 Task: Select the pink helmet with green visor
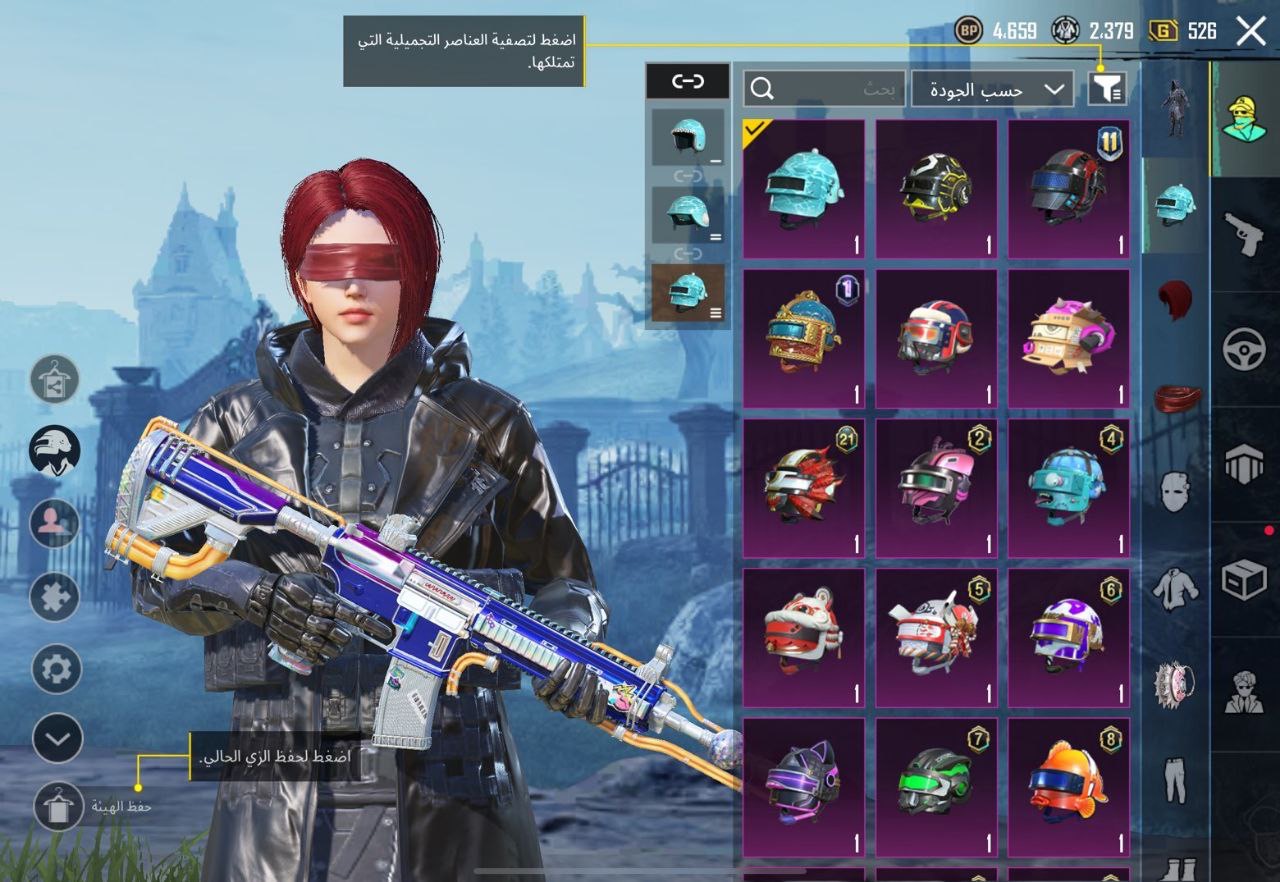coord(936,487)
